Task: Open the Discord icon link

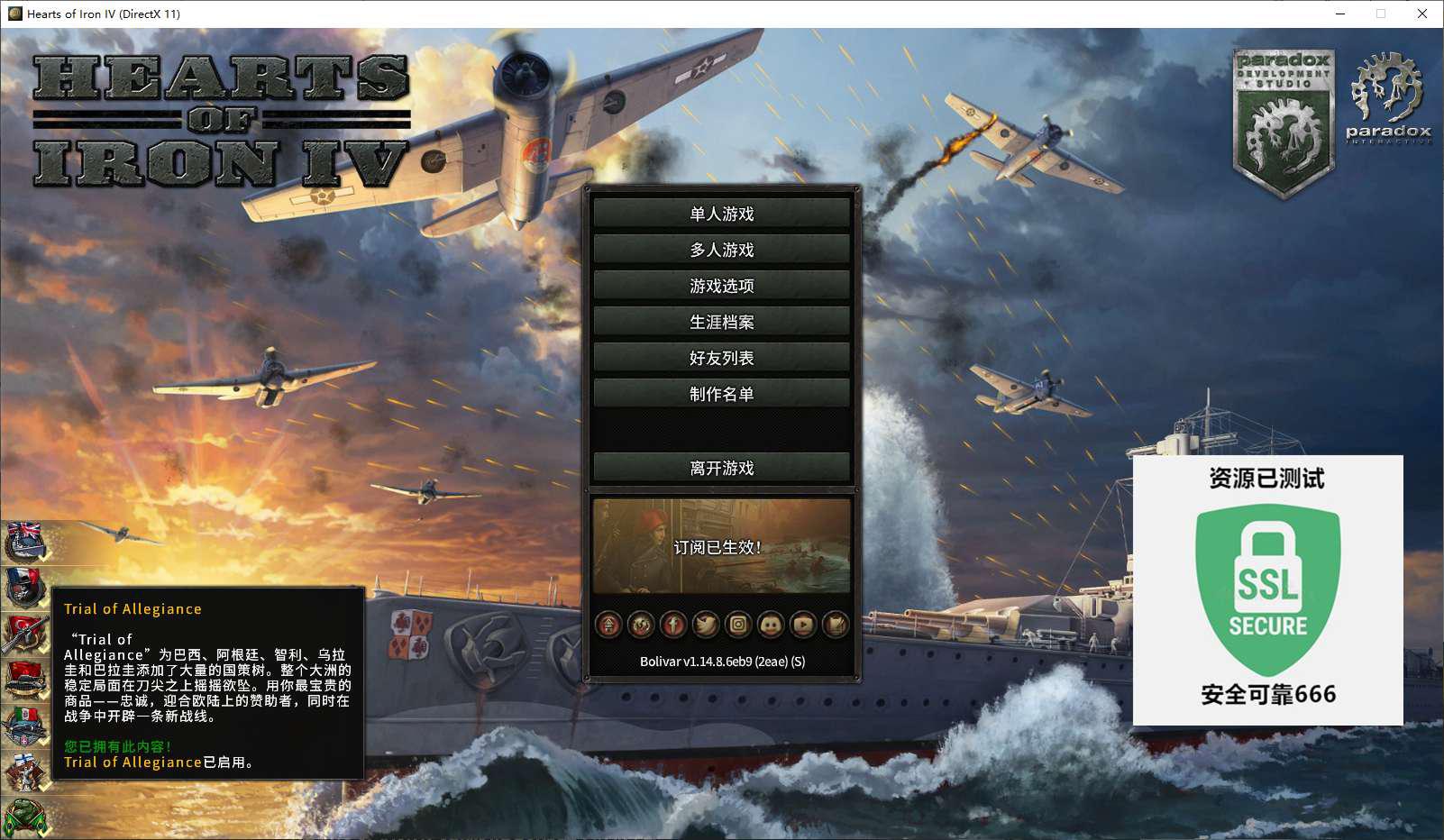Action: point(771,624)
